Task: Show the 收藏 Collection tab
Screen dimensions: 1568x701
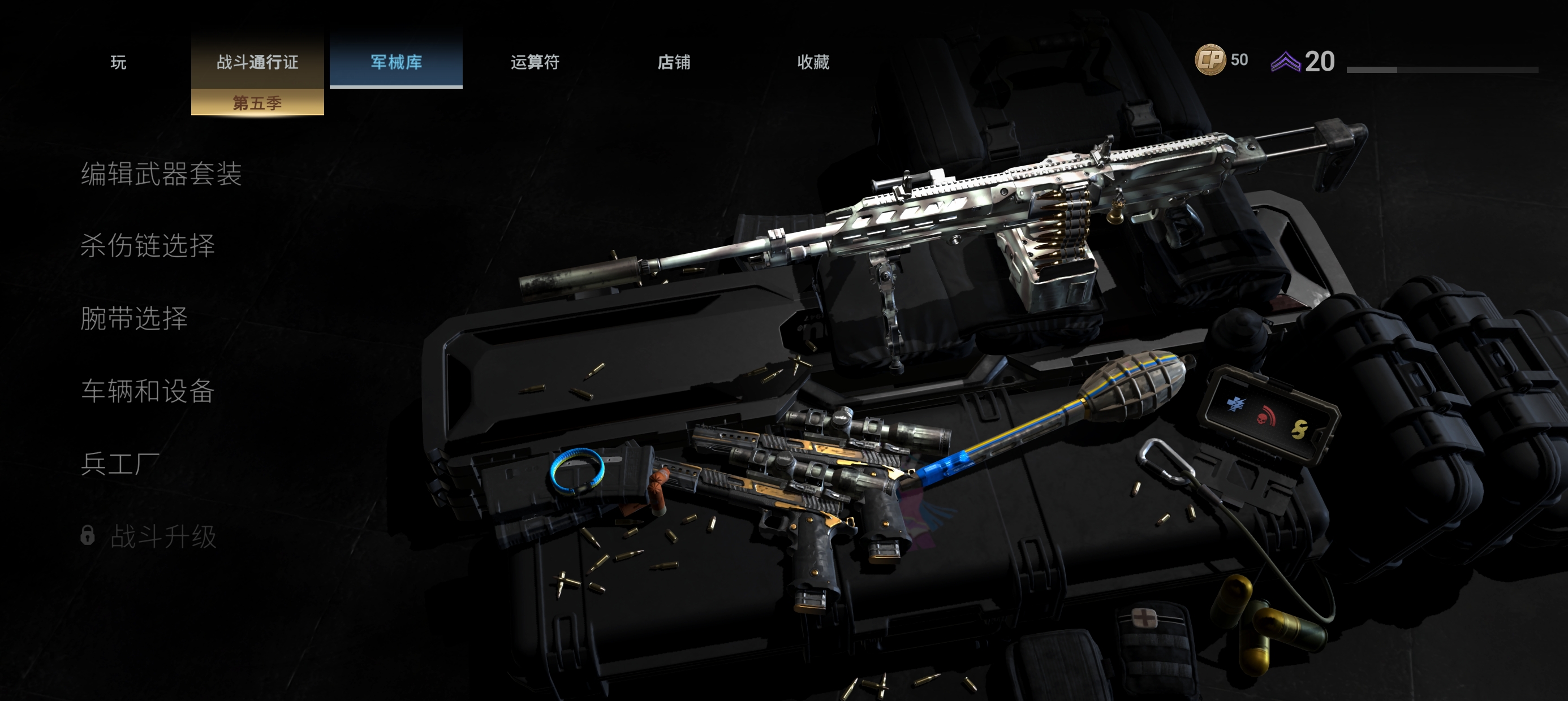Action: [813, 62]
